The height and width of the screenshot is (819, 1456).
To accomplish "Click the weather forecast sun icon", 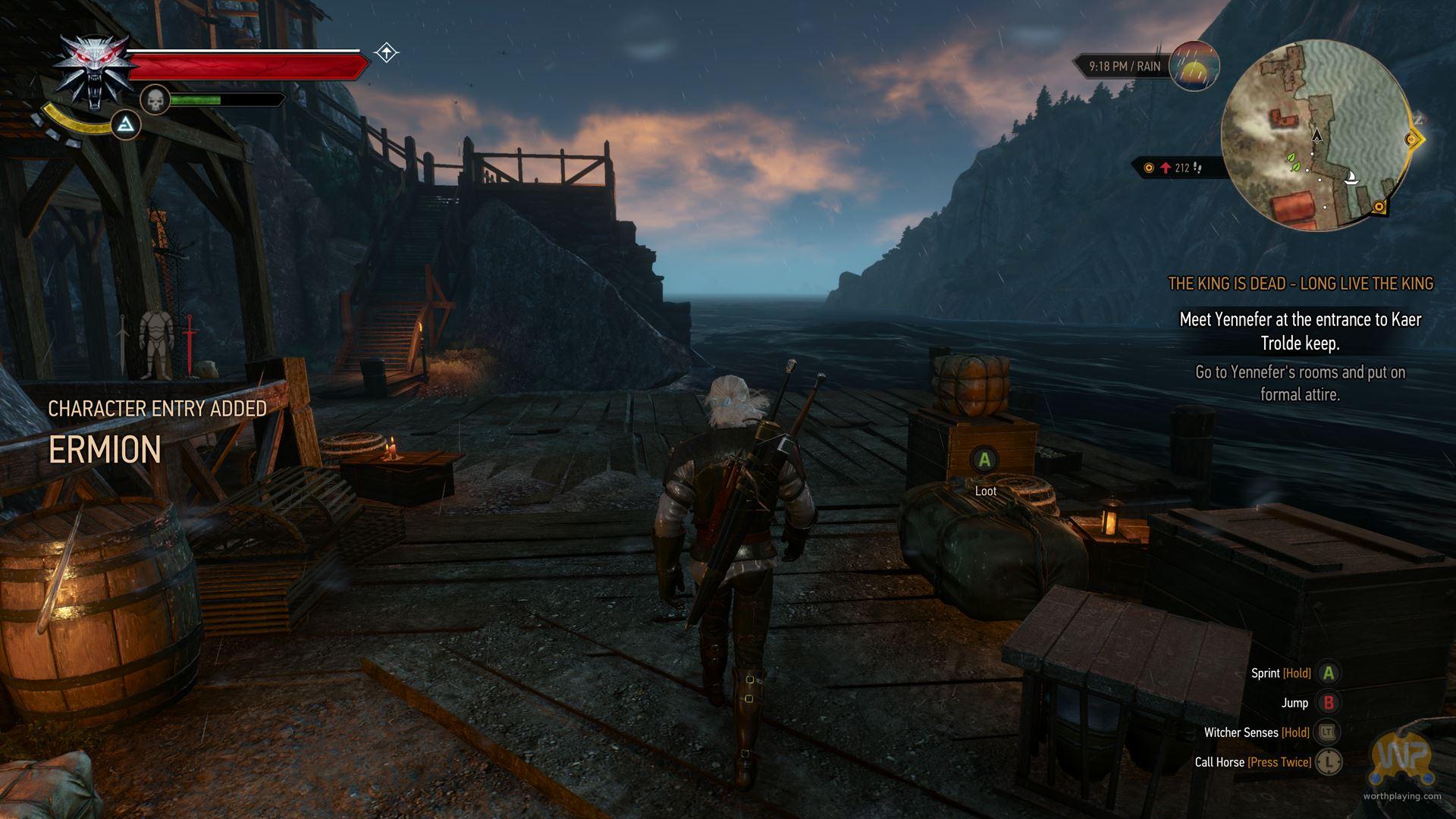I will point(1194,67).
